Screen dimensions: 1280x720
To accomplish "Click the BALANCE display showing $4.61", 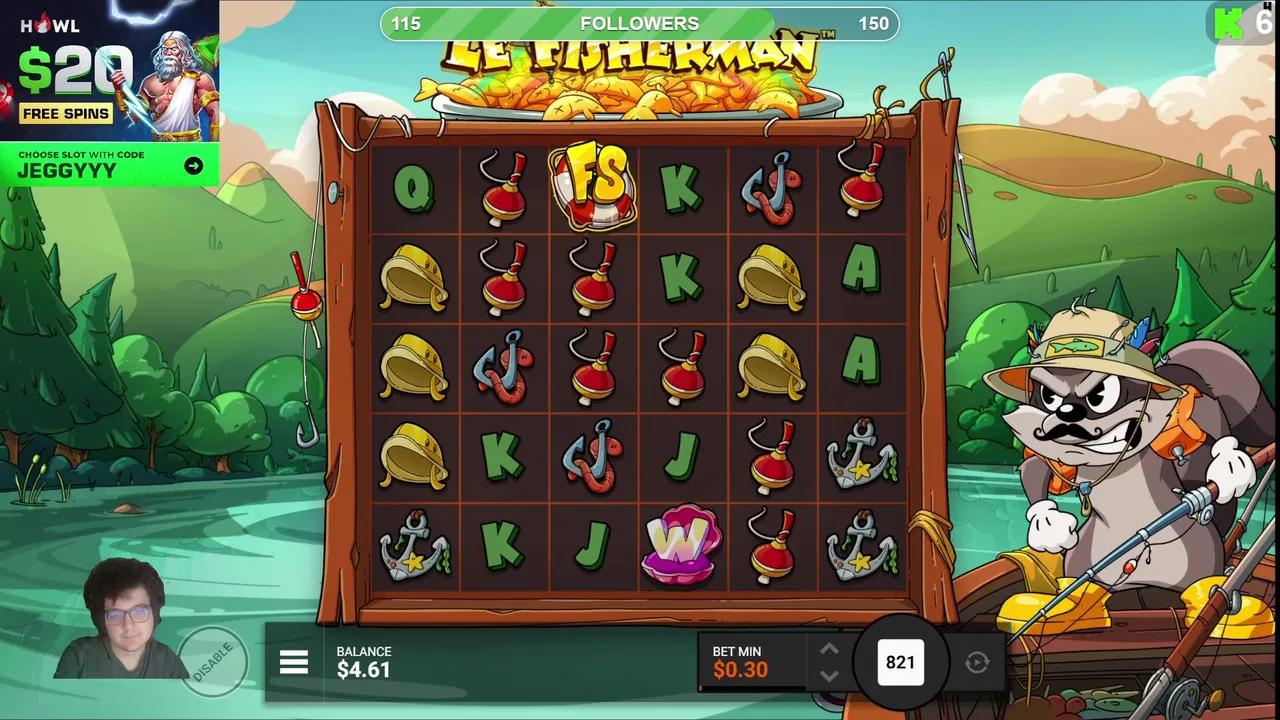I will click(364, 661).
